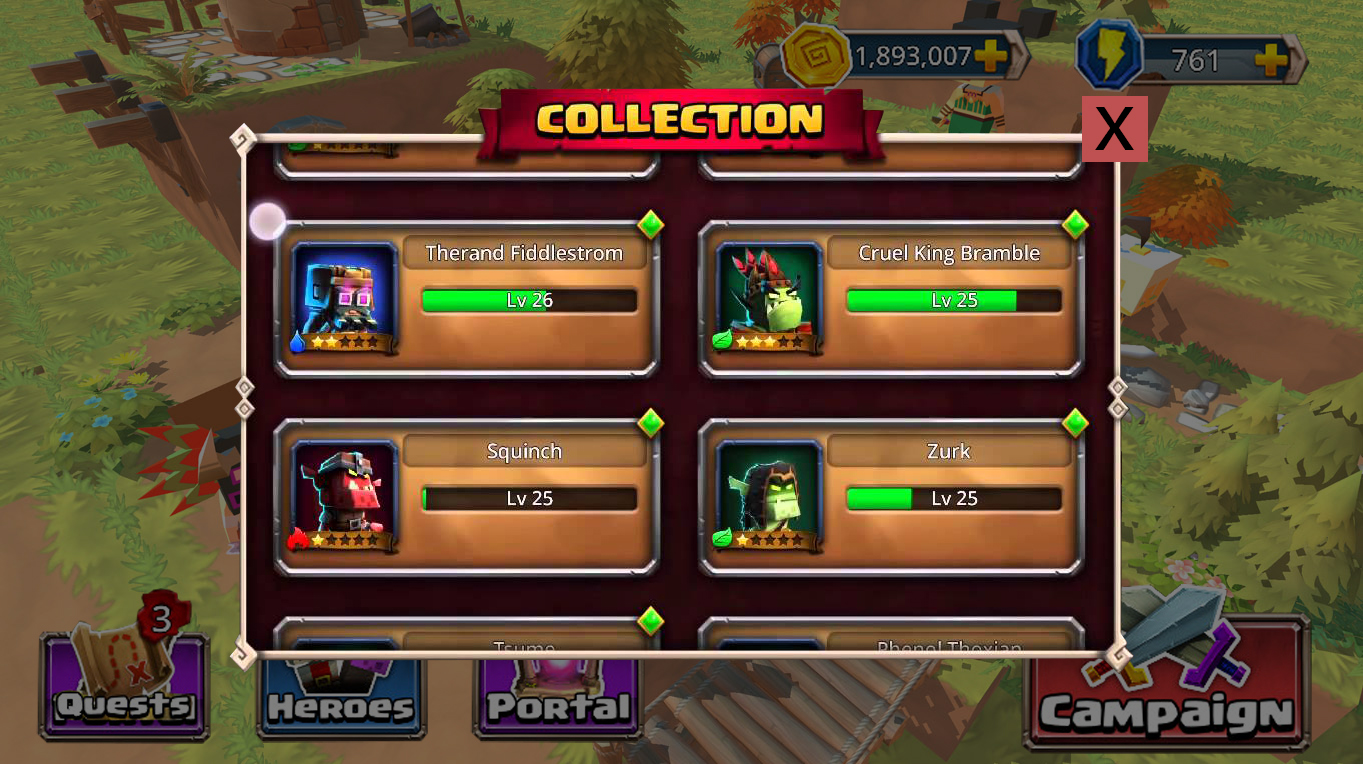Select the Therand Fiddlestrom hero card
Screen dimensions: 1363x764
click(467, 298)
